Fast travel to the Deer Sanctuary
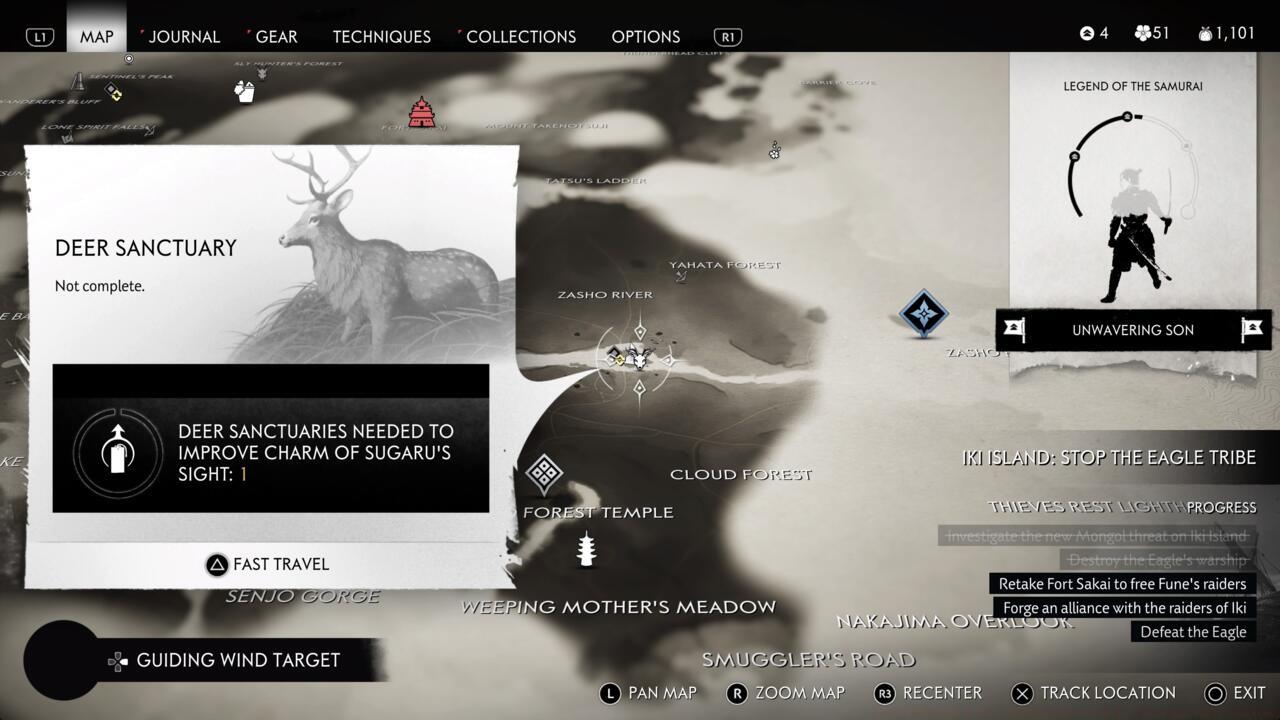 (268, 564)
